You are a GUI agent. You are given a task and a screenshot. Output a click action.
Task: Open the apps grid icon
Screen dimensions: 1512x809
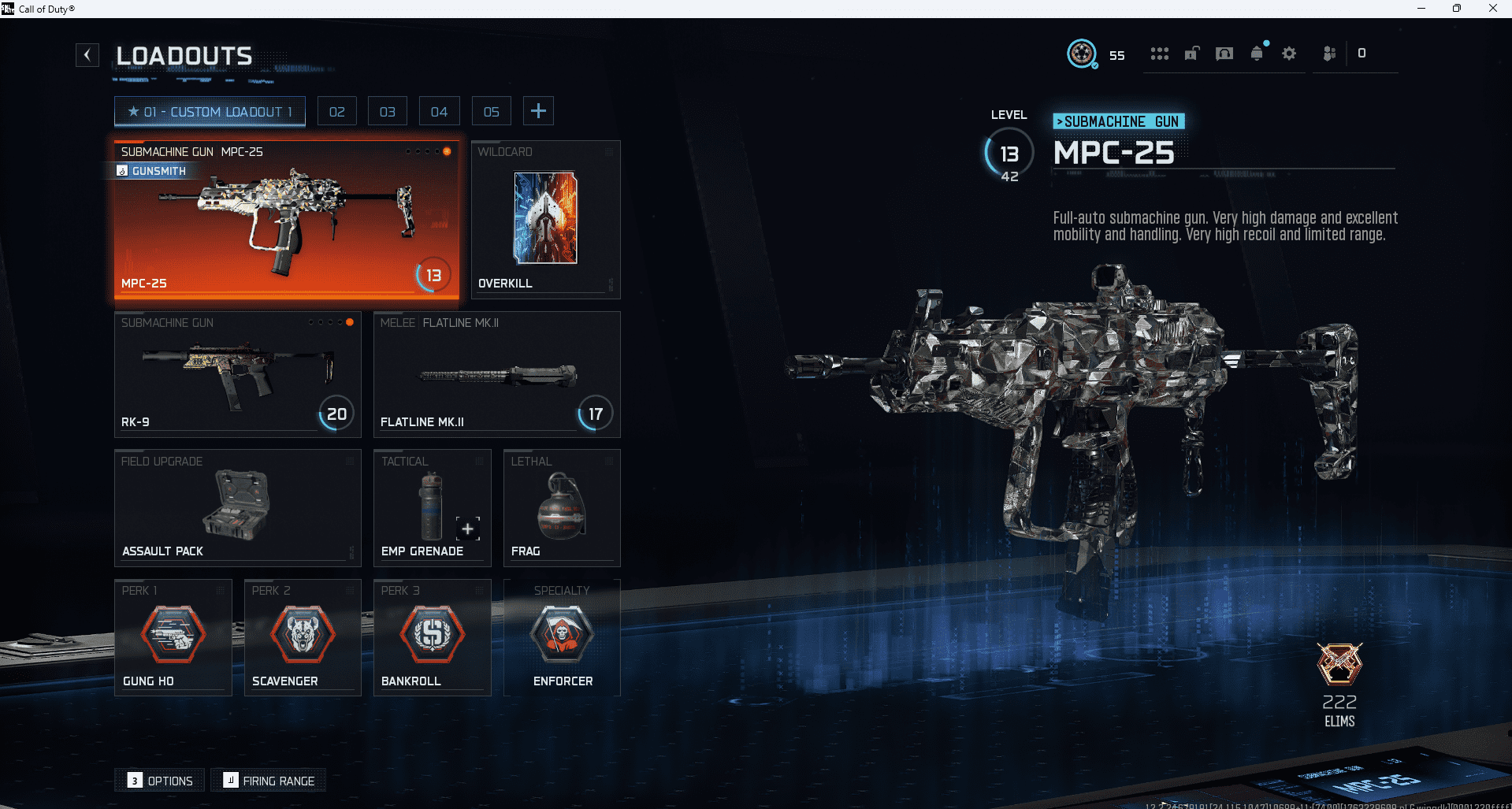point(1159,53)
